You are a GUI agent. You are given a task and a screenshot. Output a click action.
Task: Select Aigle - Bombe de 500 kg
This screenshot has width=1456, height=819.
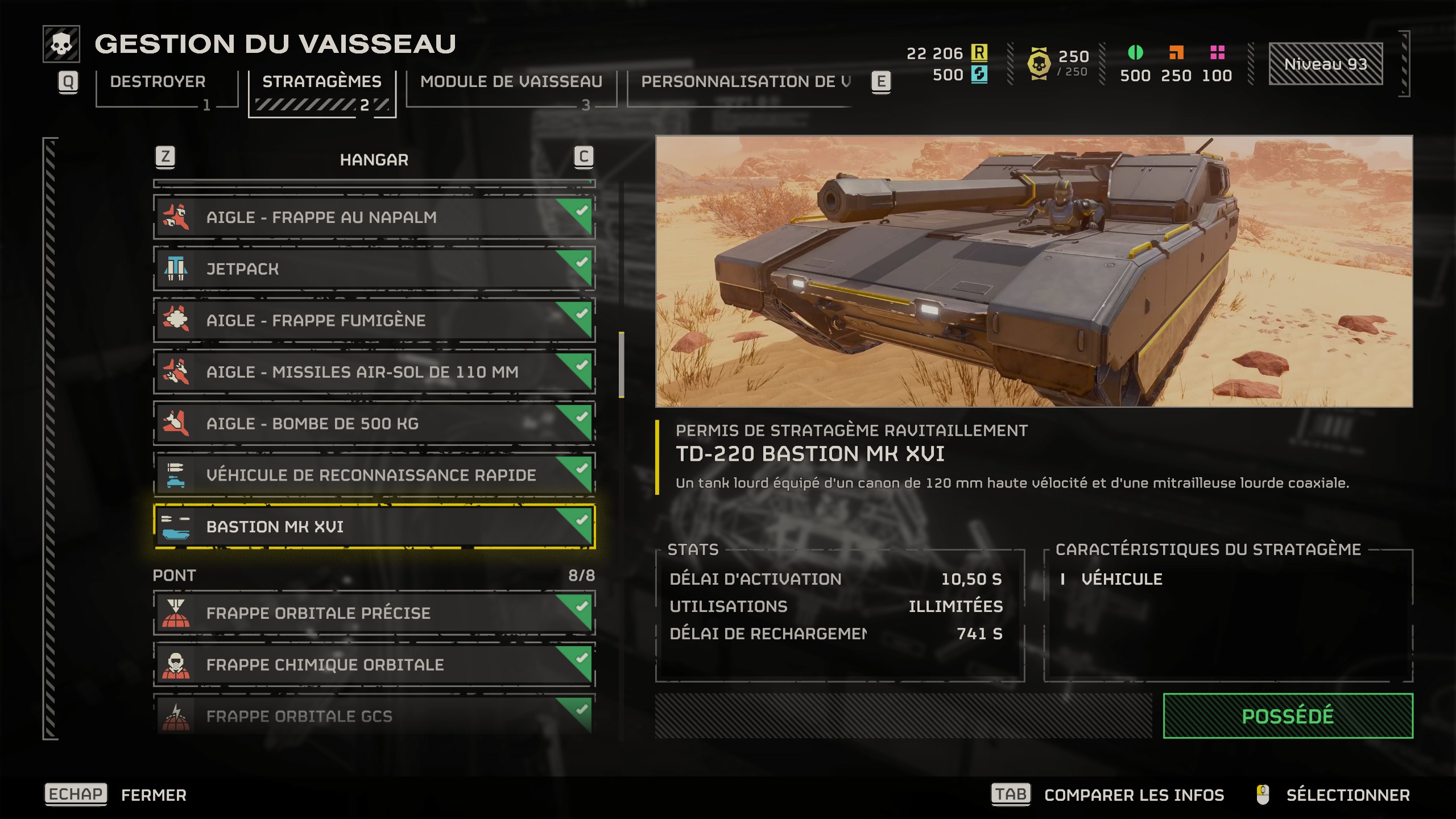tap(374, 424)
